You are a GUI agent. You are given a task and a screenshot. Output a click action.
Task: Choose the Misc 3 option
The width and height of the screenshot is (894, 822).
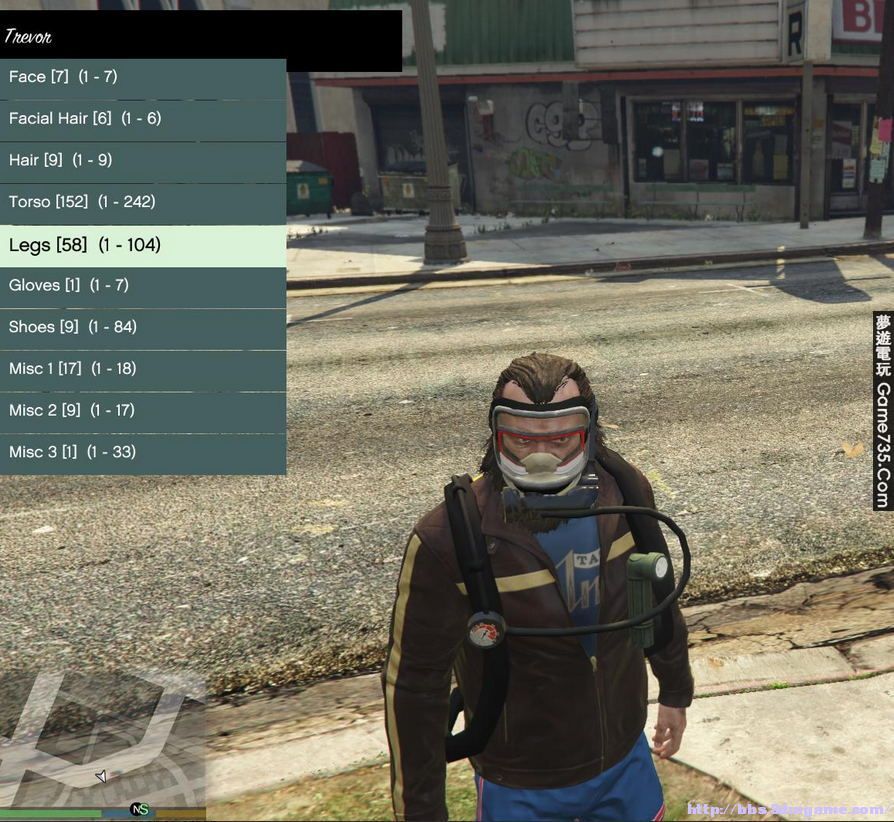point(143,452)
